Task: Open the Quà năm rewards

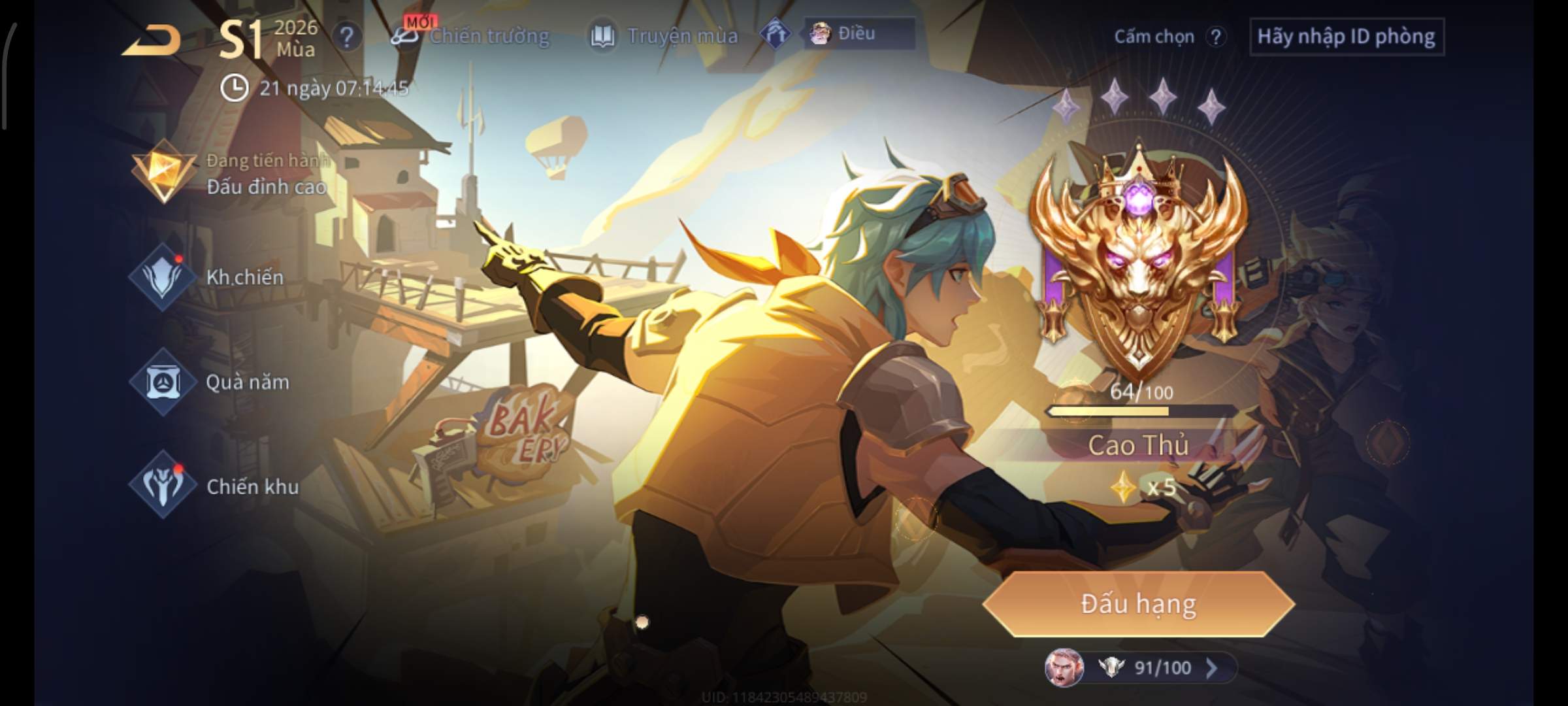Action: coord(210,382)
